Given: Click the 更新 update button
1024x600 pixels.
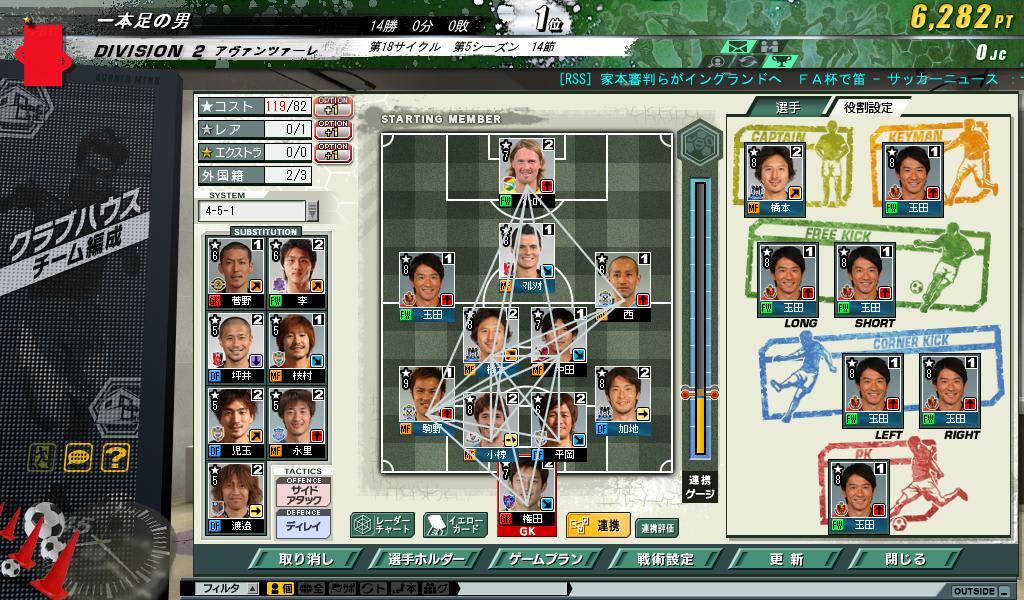Looking at the screenshot, I should [786, 559].
